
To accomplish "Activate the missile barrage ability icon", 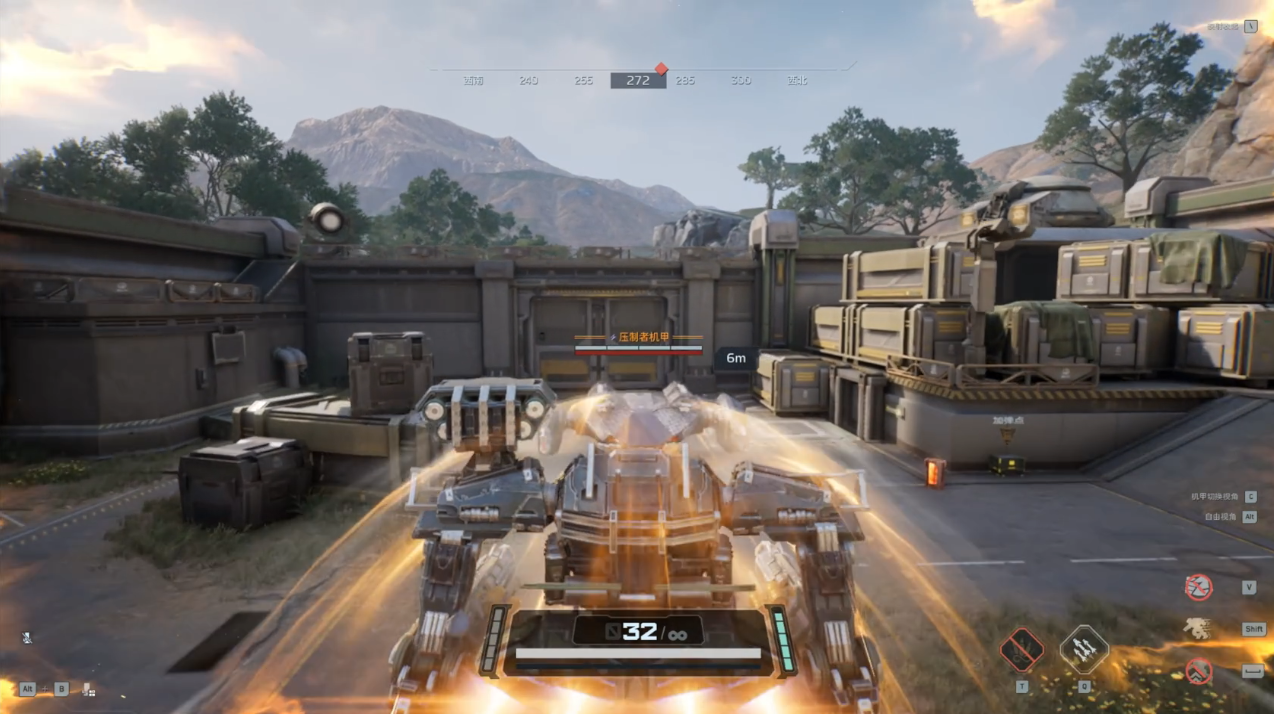I will 1083,650.
